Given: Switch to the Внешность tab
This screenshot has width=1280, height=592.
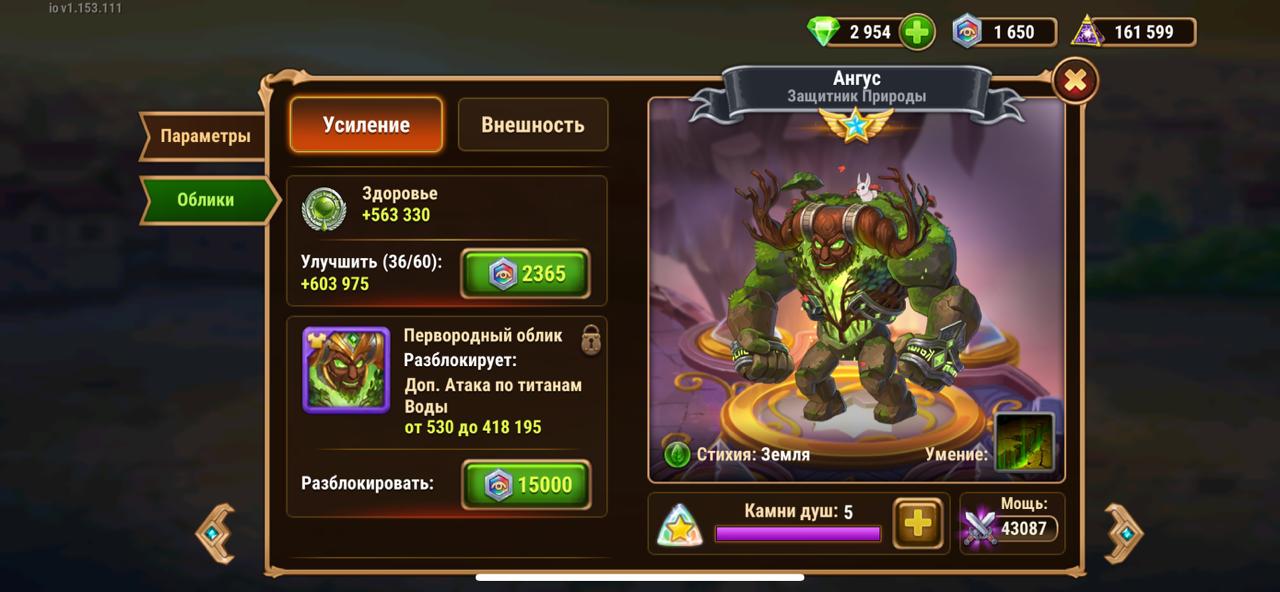Looking at the screenshot, I should (532, 125).
